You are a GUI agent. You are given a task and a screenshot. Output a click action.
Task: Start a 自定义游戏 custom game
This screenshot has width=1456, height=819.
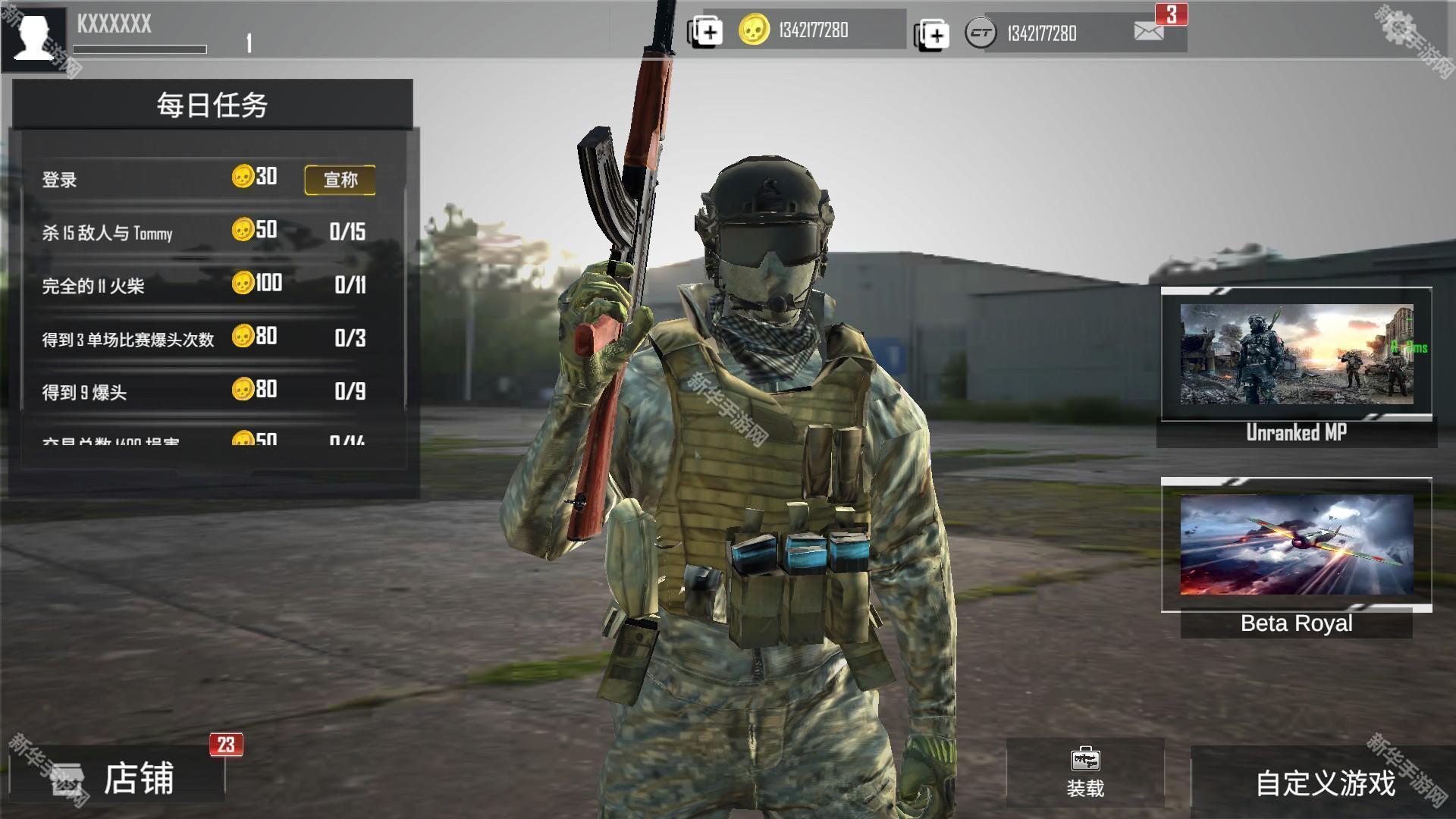pos(1324,783)
